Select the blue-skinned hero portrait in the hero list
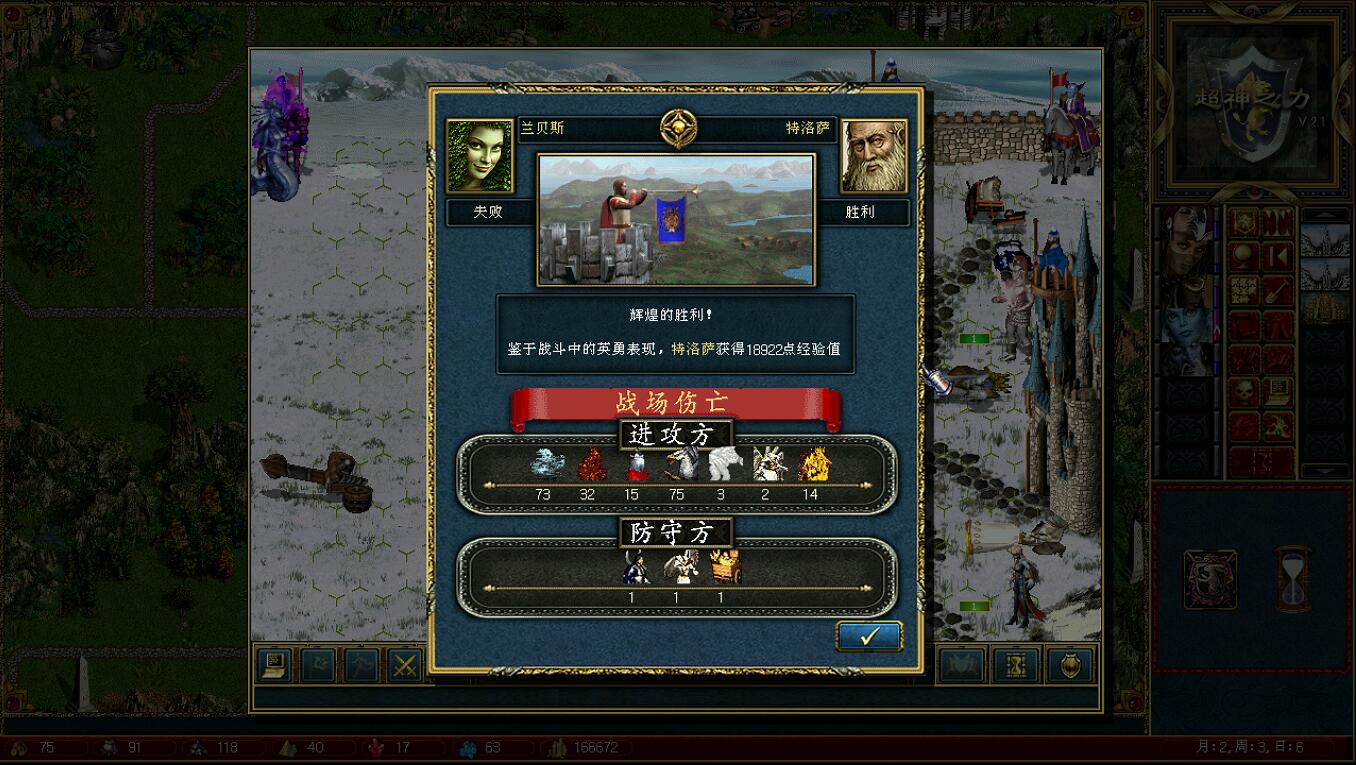 (x=1185, y=325)
